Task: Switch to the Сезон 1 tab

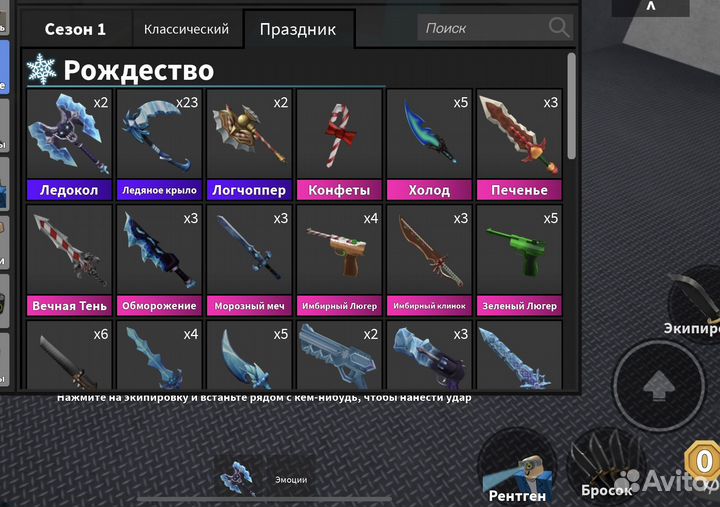Action: coord(75,29)
